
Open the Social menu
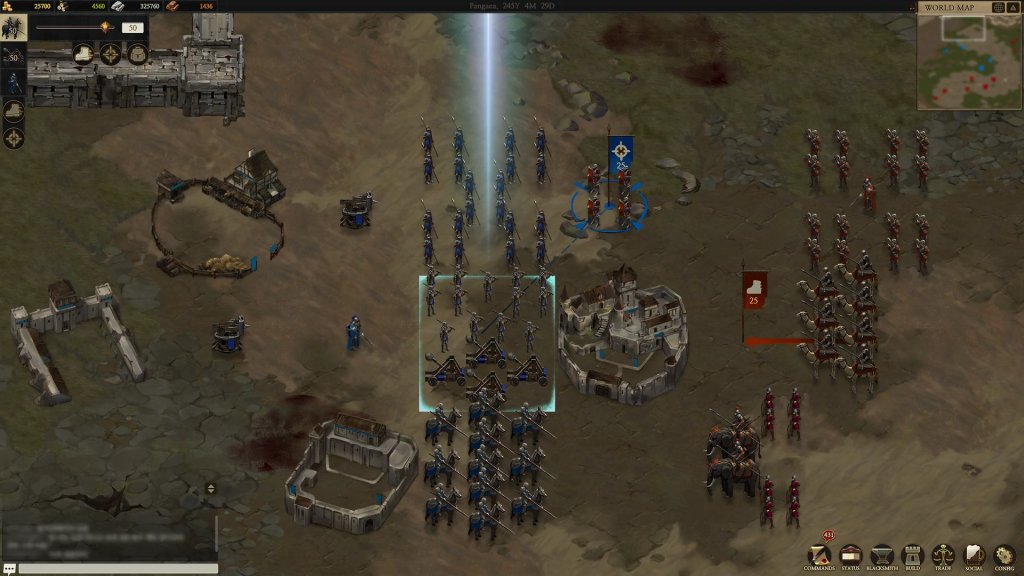point(973,555)
